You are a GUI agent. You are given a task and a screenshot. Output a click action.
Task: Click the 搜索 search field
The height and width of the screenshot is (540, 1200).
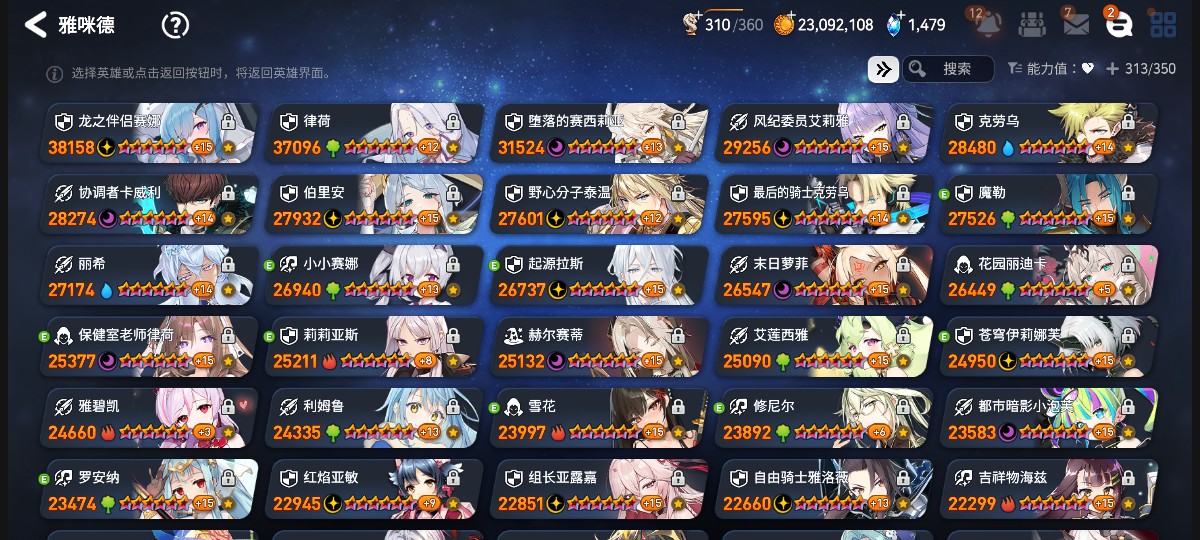(x=948, y=69)
